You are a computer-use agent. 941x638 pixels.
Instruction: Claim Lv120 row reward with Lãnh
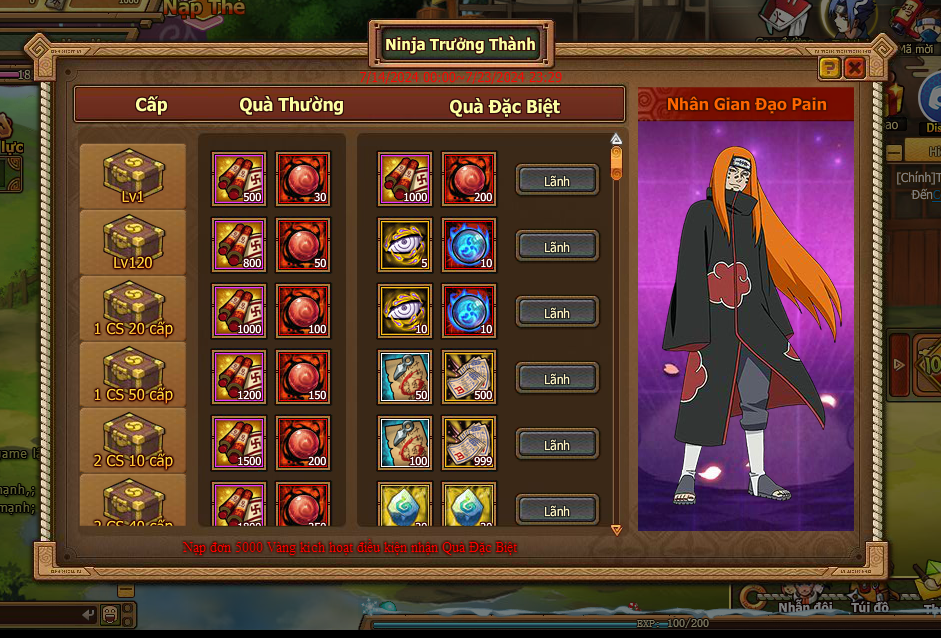[x=557, y=246]
